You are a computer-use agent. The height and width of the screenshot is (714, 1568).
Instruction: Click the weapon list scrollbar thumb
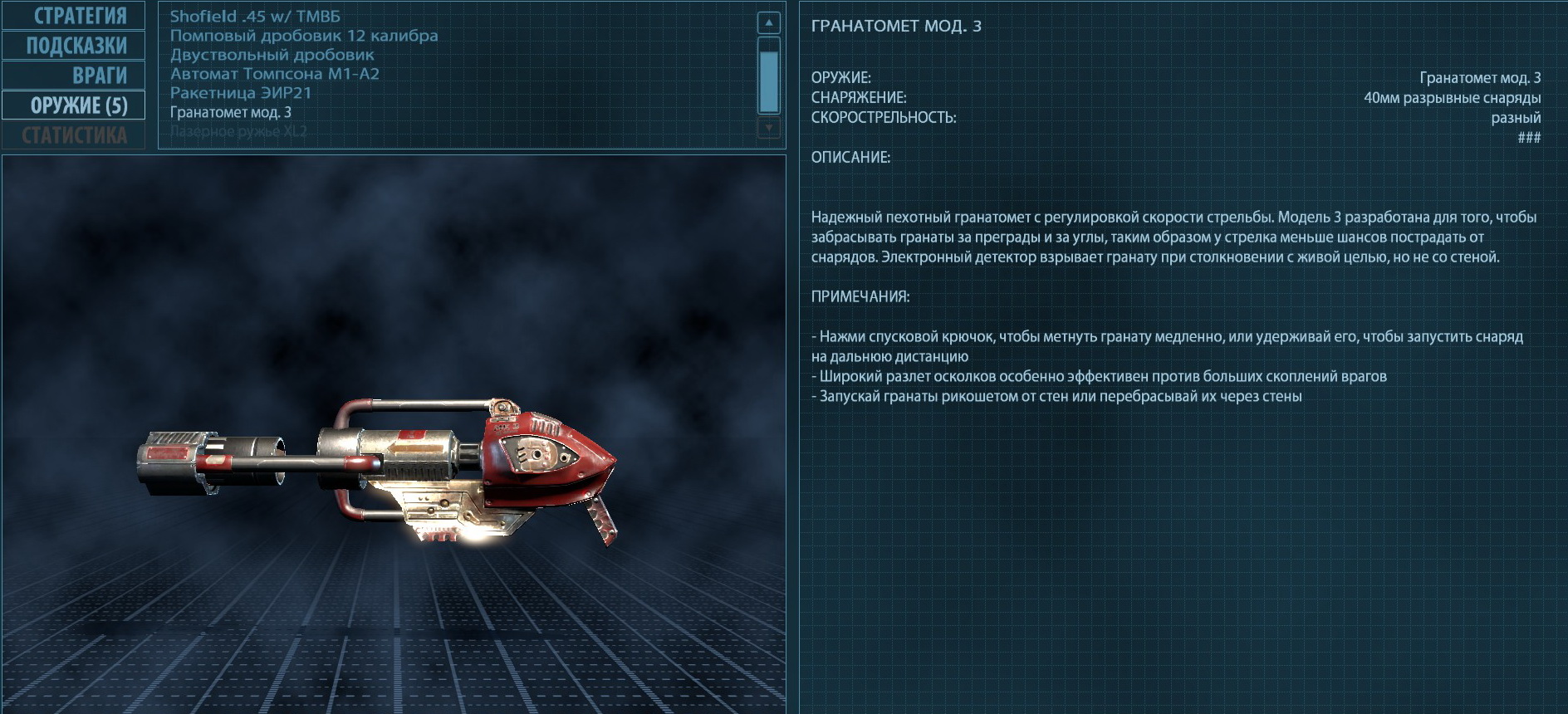pyautogui.click(x=769, y=76)
